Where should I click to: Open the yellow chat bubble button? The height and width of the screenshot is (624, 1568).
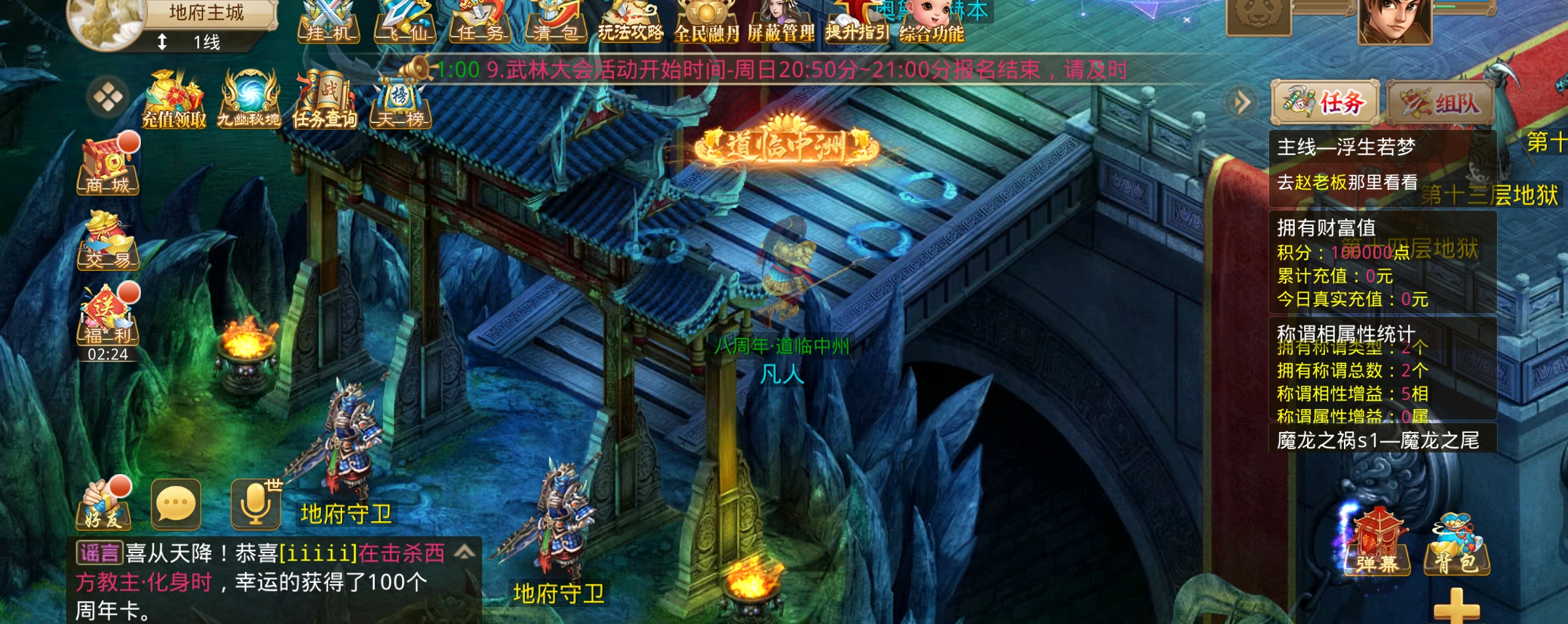click(x=176, y=504)
